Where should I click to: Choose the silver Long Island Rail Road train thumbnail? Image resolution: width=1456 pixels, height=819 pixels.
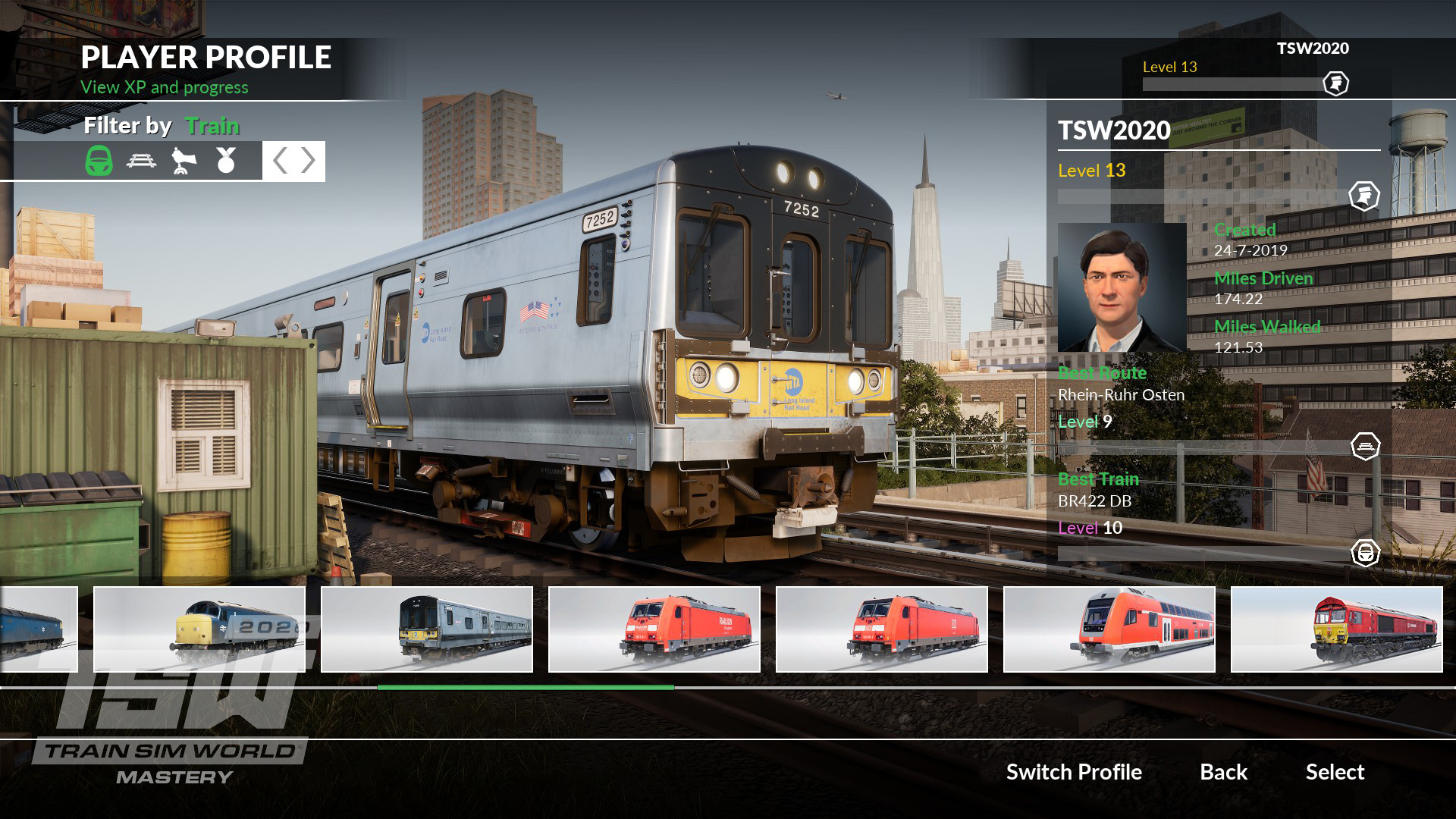click(427, 629)
